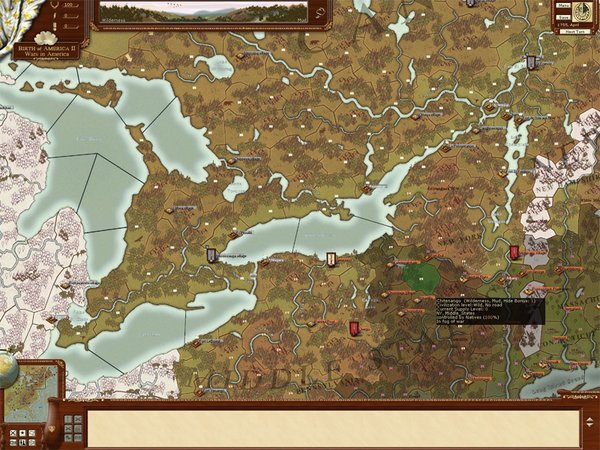Click the Save button
Image resolution: width=600 pixels, height=450 pixels.
563,17
